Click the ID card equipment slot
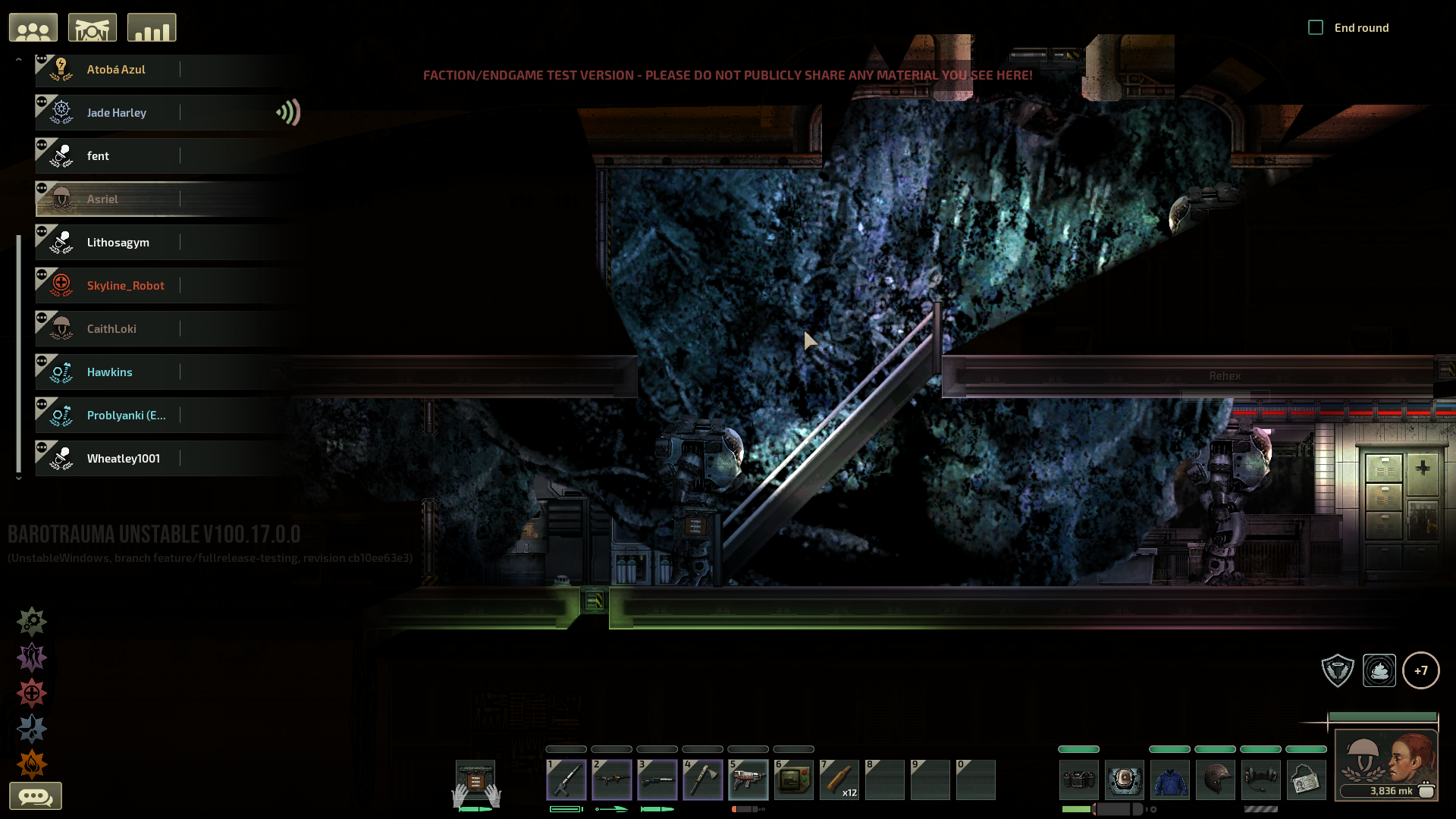Screen dimensions: 1456x819 pyautogui.click(x=1307, y=780)
